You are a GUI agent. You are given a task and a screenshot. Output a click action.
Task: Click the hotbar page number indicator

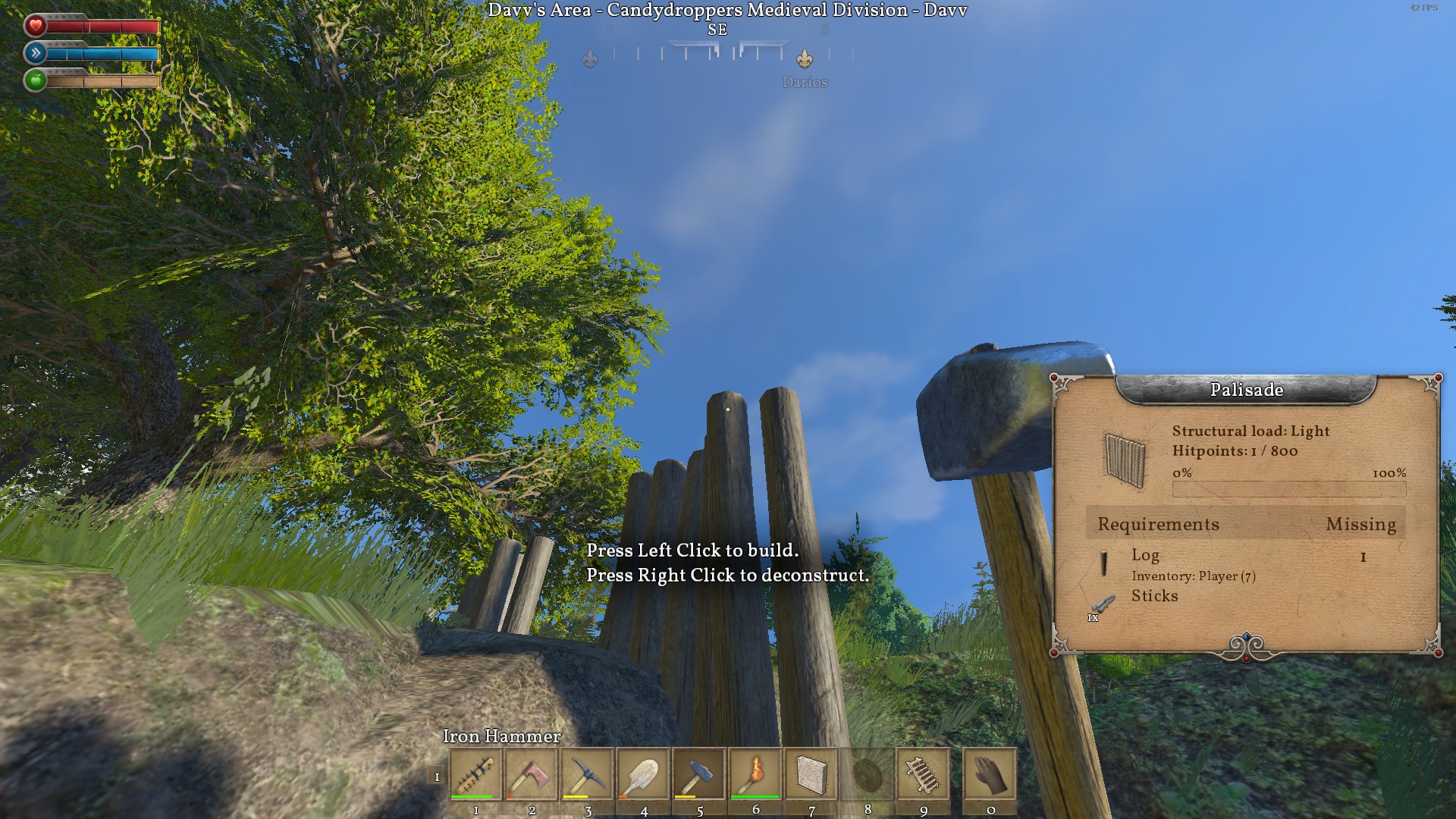437,777
